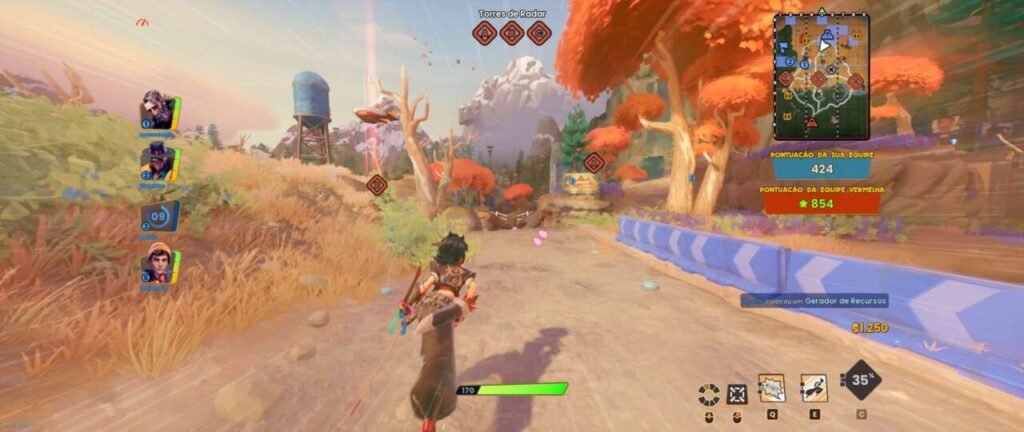Select the orange-beanie teammate portrait
1024x432 pixels.
coord(157,266)
